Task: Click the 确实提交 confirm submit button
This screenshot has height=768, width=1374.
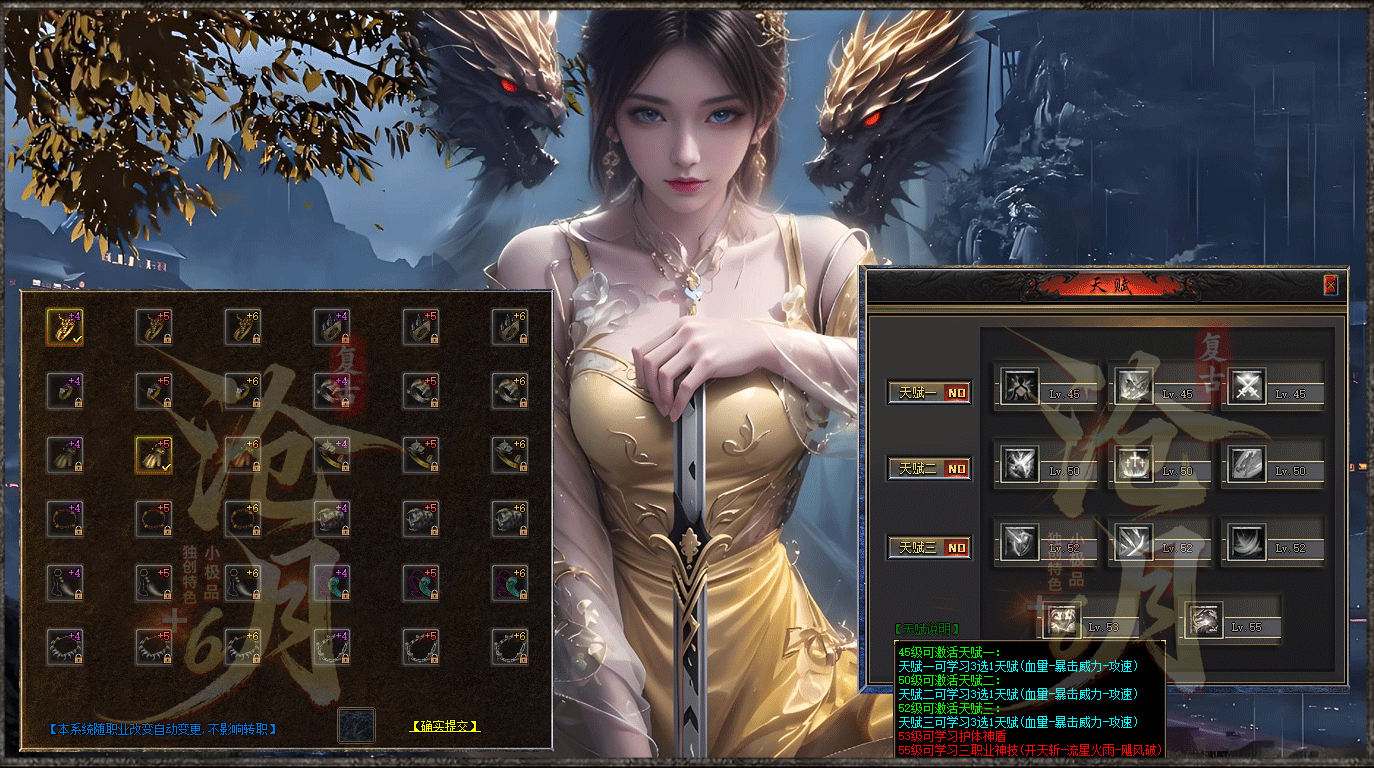Action: [x=445, y=726]
